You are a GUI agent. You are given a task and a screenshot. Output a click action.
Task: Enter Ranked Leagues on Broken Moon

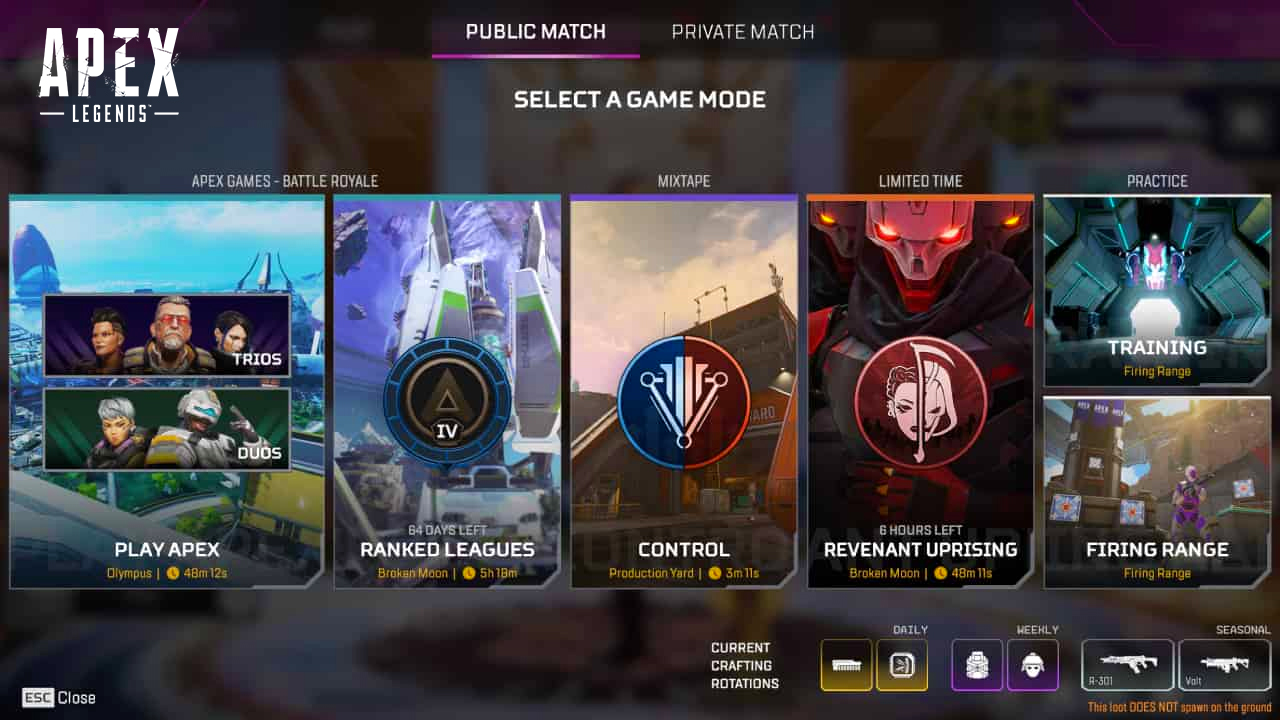click(446, 550)
